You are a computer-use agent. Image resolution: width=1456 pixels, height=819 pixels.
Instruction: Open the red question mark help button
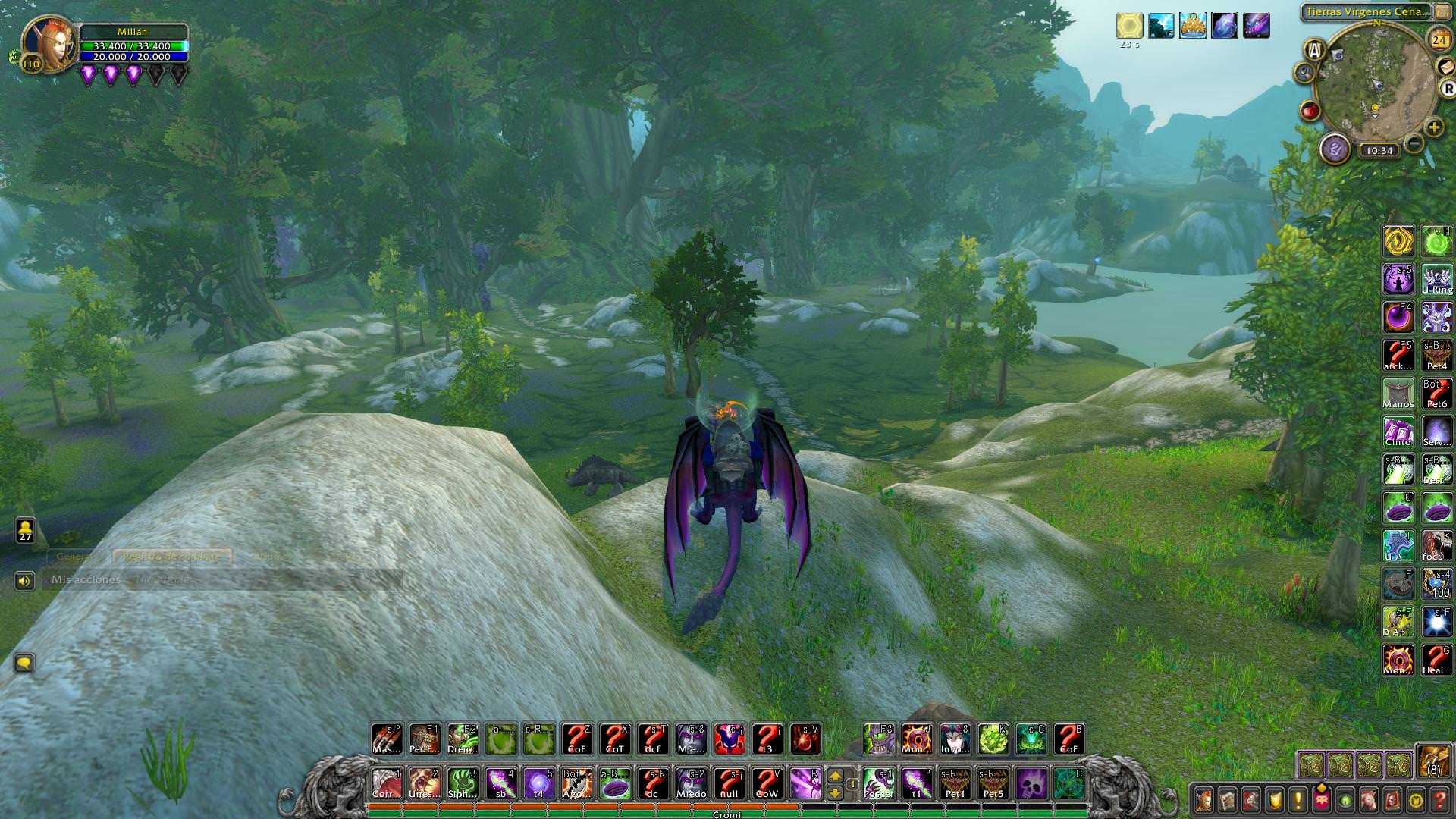point(1440,800)
